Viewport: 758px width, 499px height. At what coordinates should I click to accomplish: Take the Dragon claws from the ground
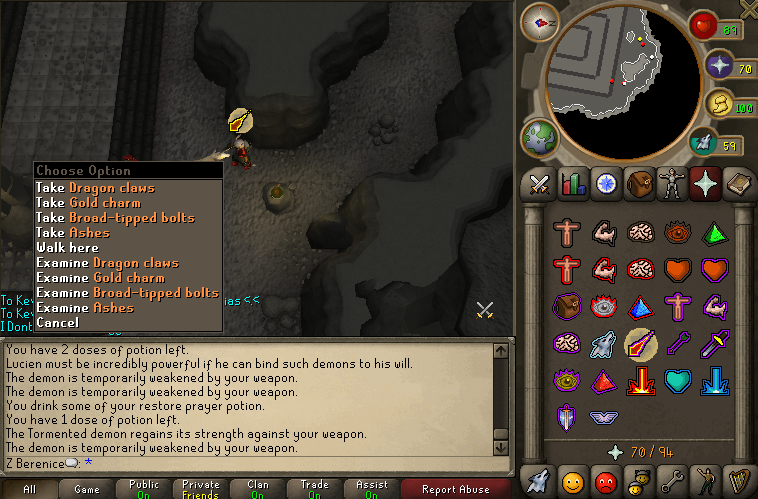95,187
